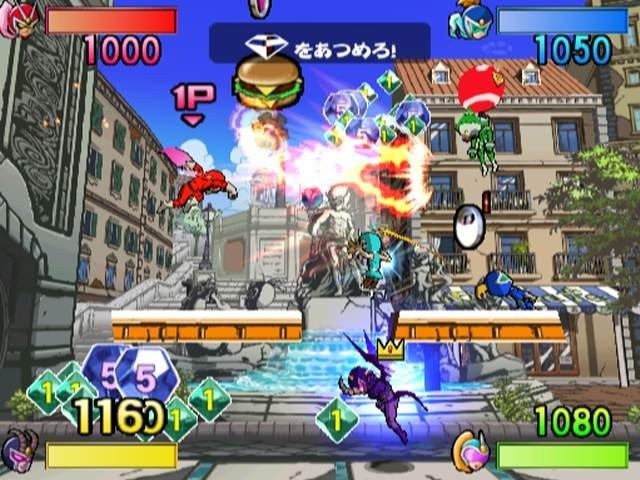Screen dimensions: 640x480
Task: Select the red-helmet player portrait
Action: [x=22, y=20]
